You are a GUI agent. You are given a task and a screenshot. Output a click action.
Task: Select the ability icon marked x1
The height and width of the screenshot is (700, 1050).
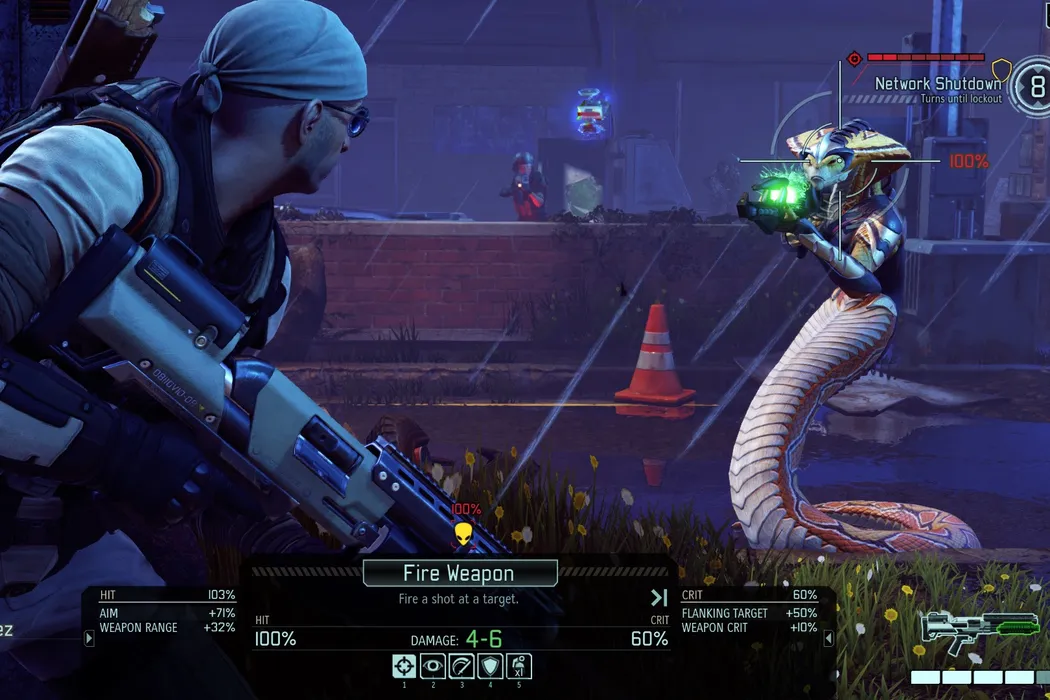519,667
